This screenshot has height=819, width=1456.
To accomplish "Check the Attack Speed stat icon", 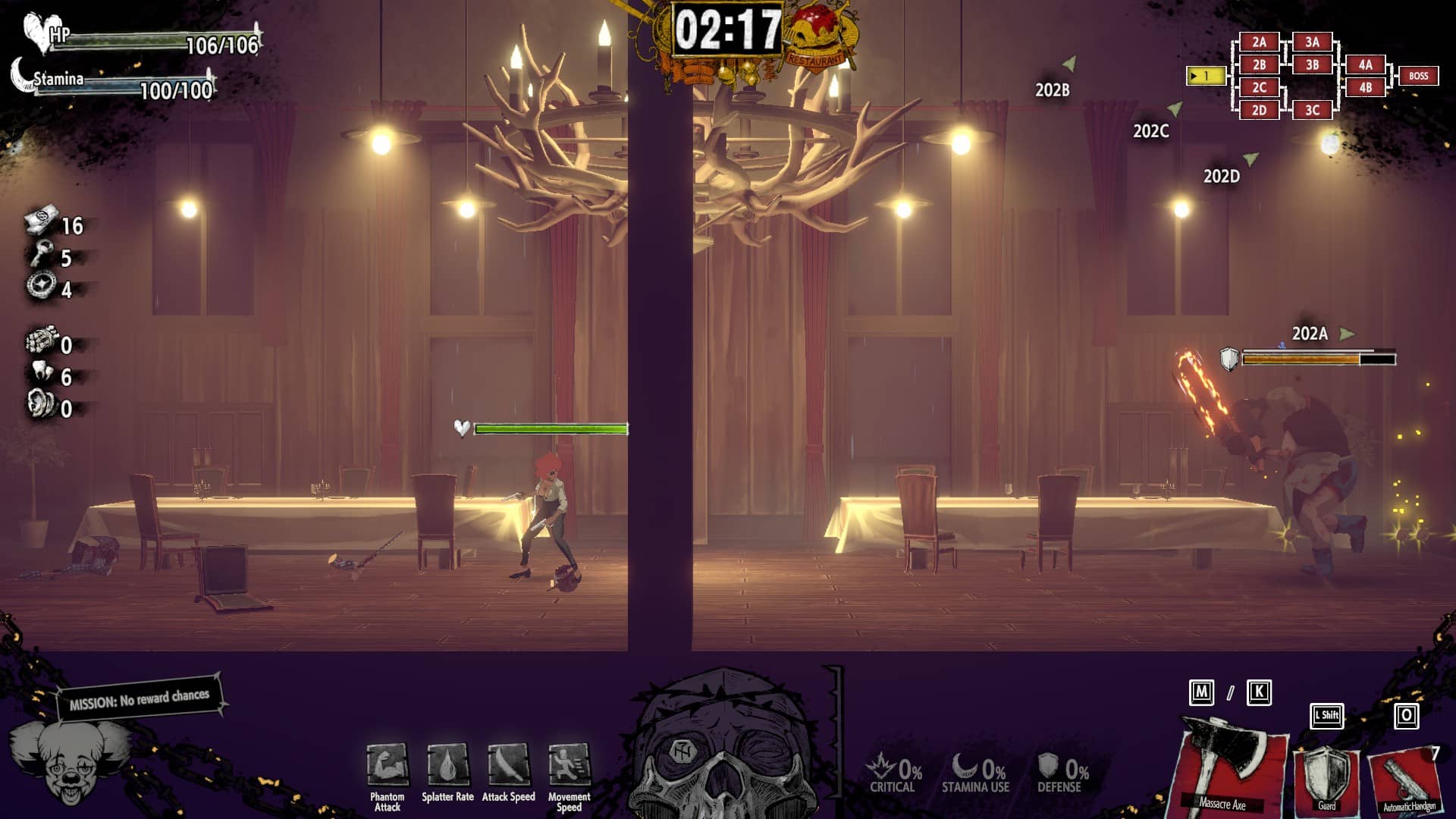I will [508, 765].
